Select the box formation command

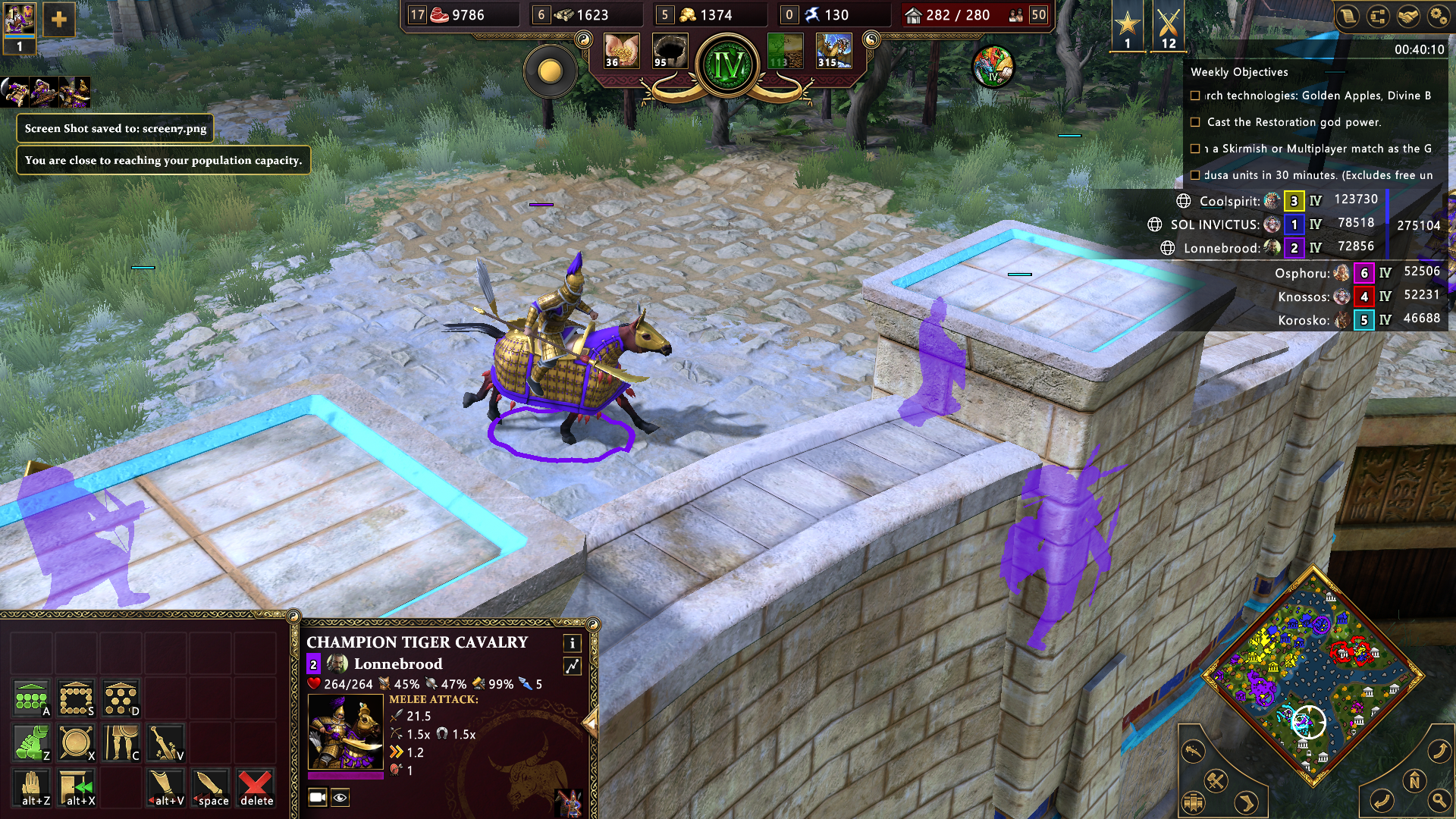click(76, 698)
